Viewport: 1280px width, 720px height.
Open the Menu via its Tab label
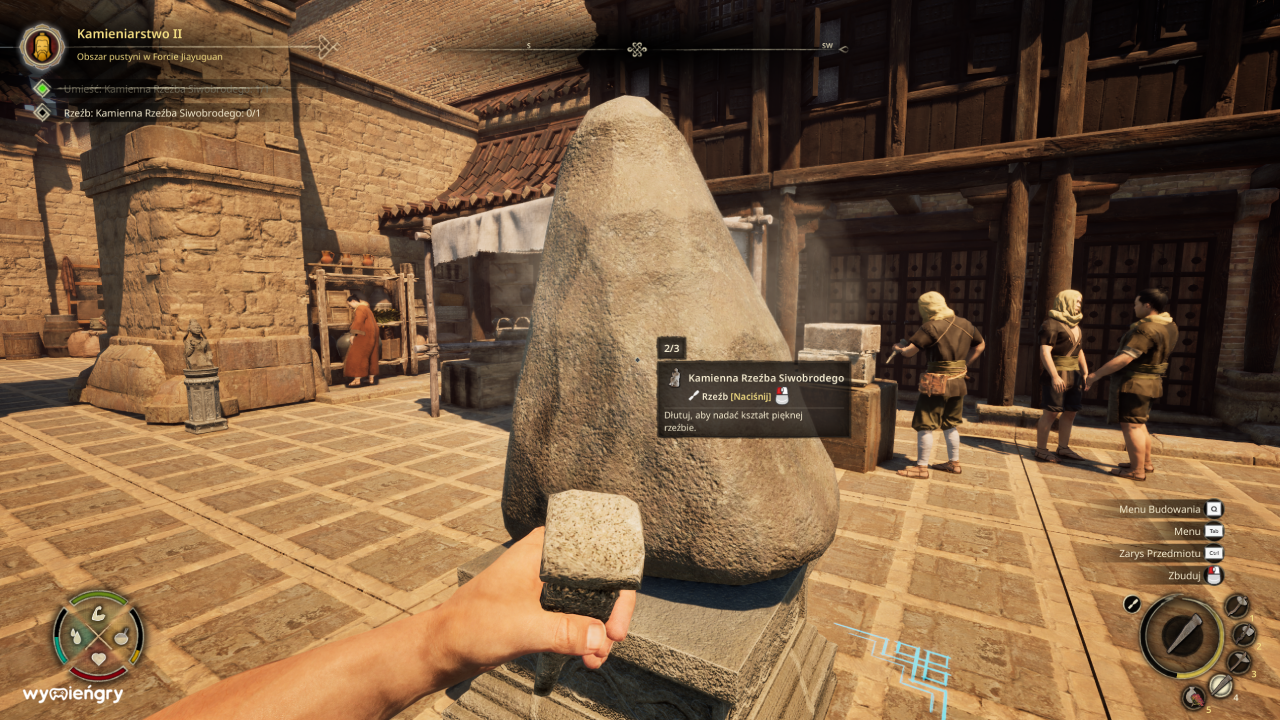[1212, 531]
